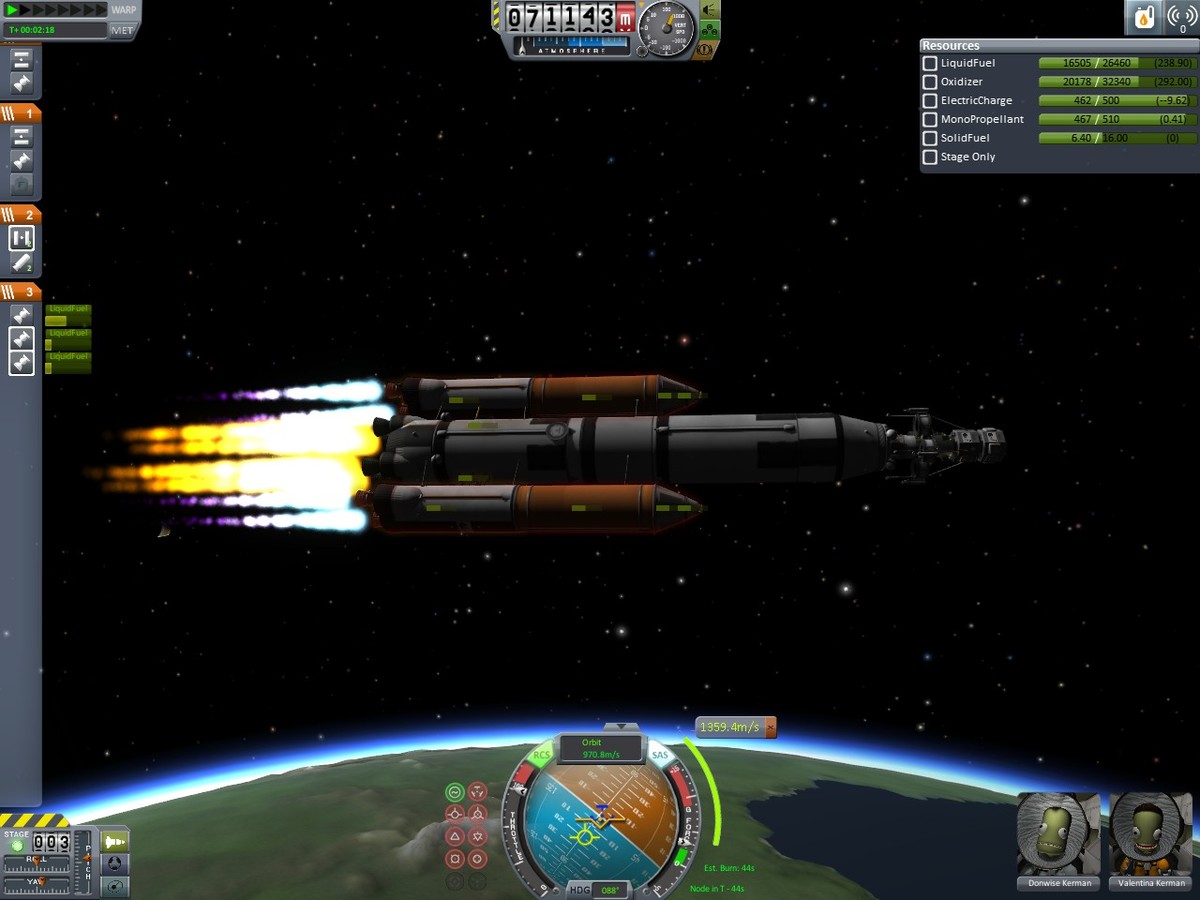Open the comms signal indicator
The height and width of the screenshot is (900, 1200).
pos(1180,17)
